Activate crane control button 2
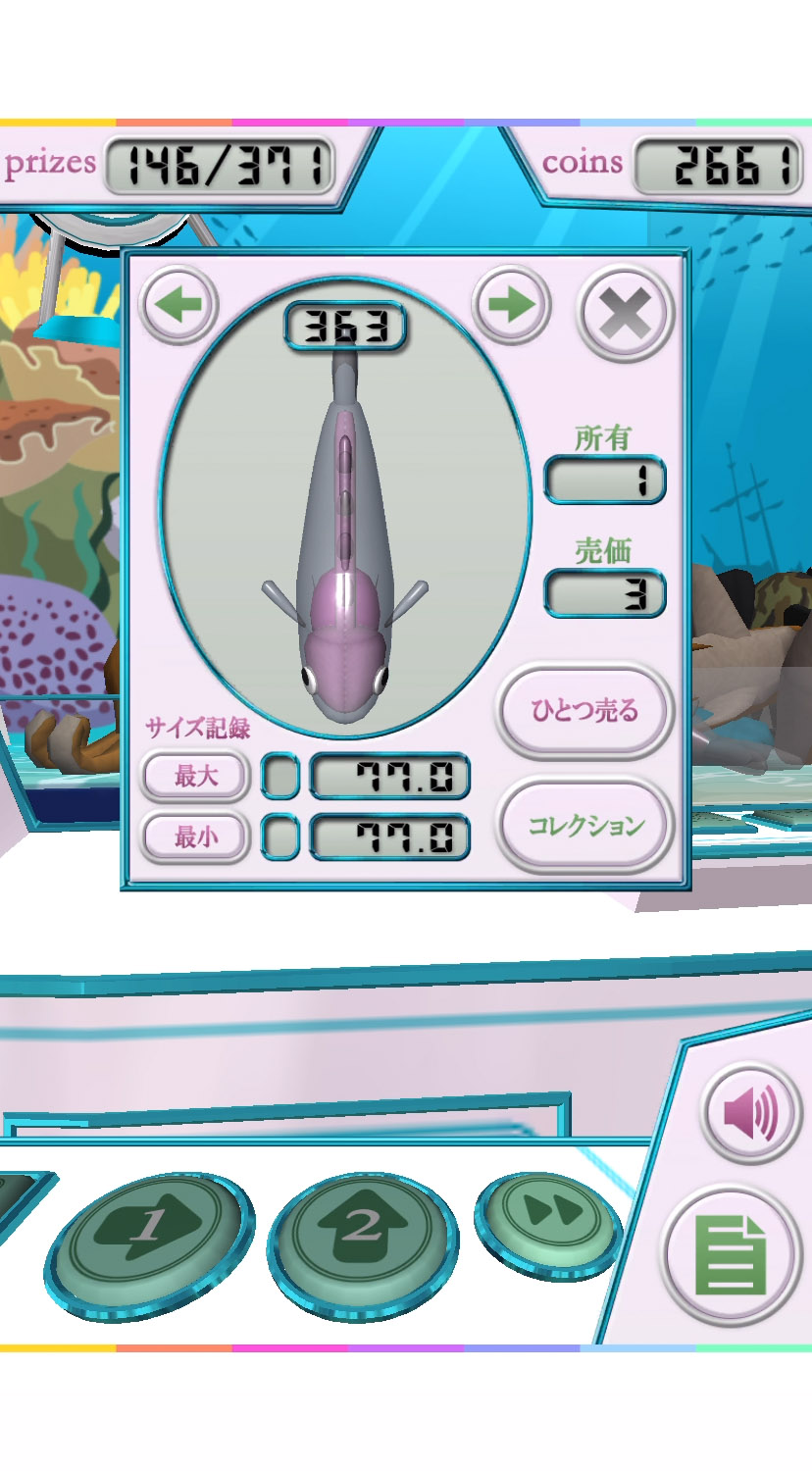This screenshot has width=812, height=1471. click(x=363, y=1230)
